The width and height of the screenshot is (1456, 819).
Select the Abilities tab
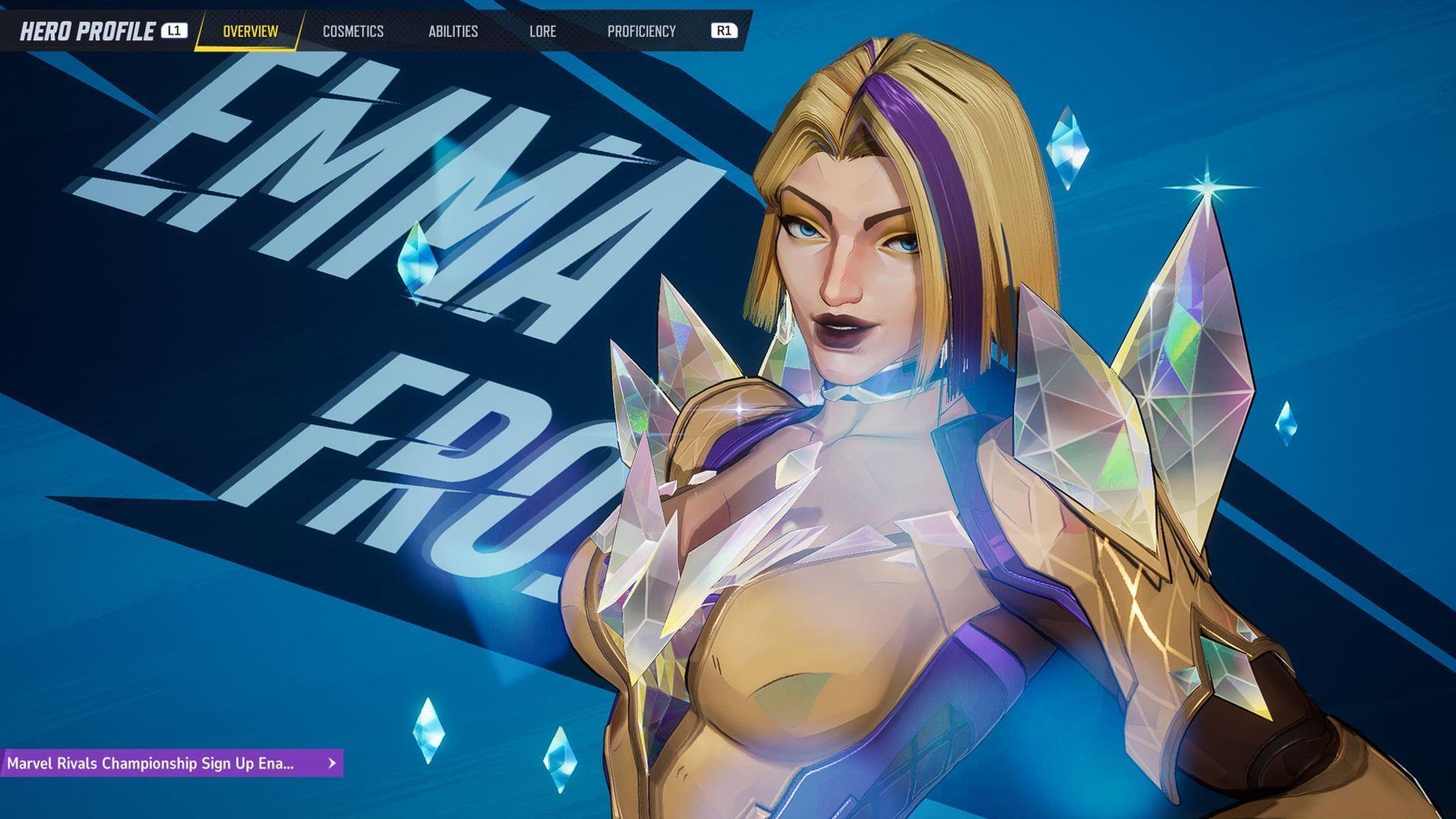coord(453,31)
